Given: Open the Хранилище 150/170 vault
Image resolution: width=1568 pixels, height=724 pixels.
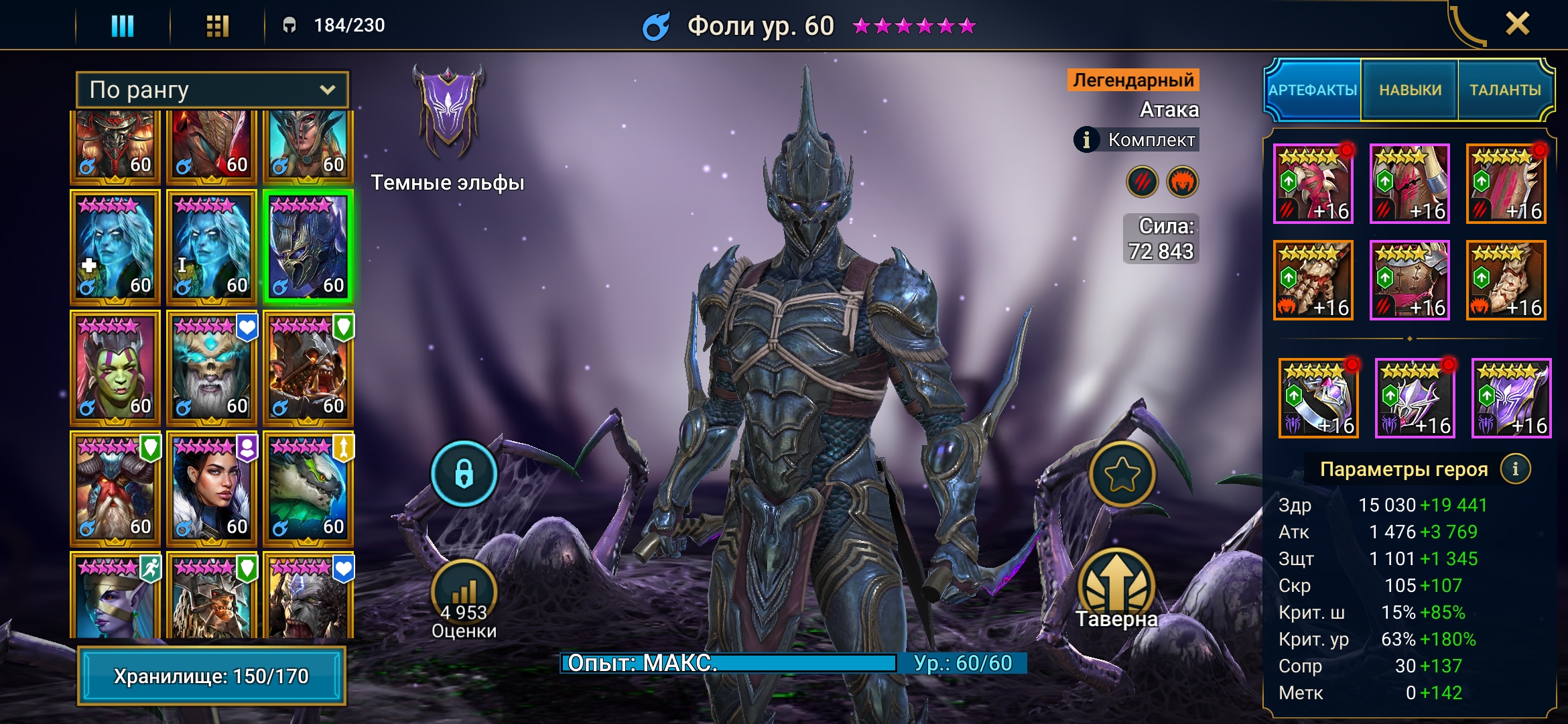Looking at the screenshot, I should pos(212,676).
